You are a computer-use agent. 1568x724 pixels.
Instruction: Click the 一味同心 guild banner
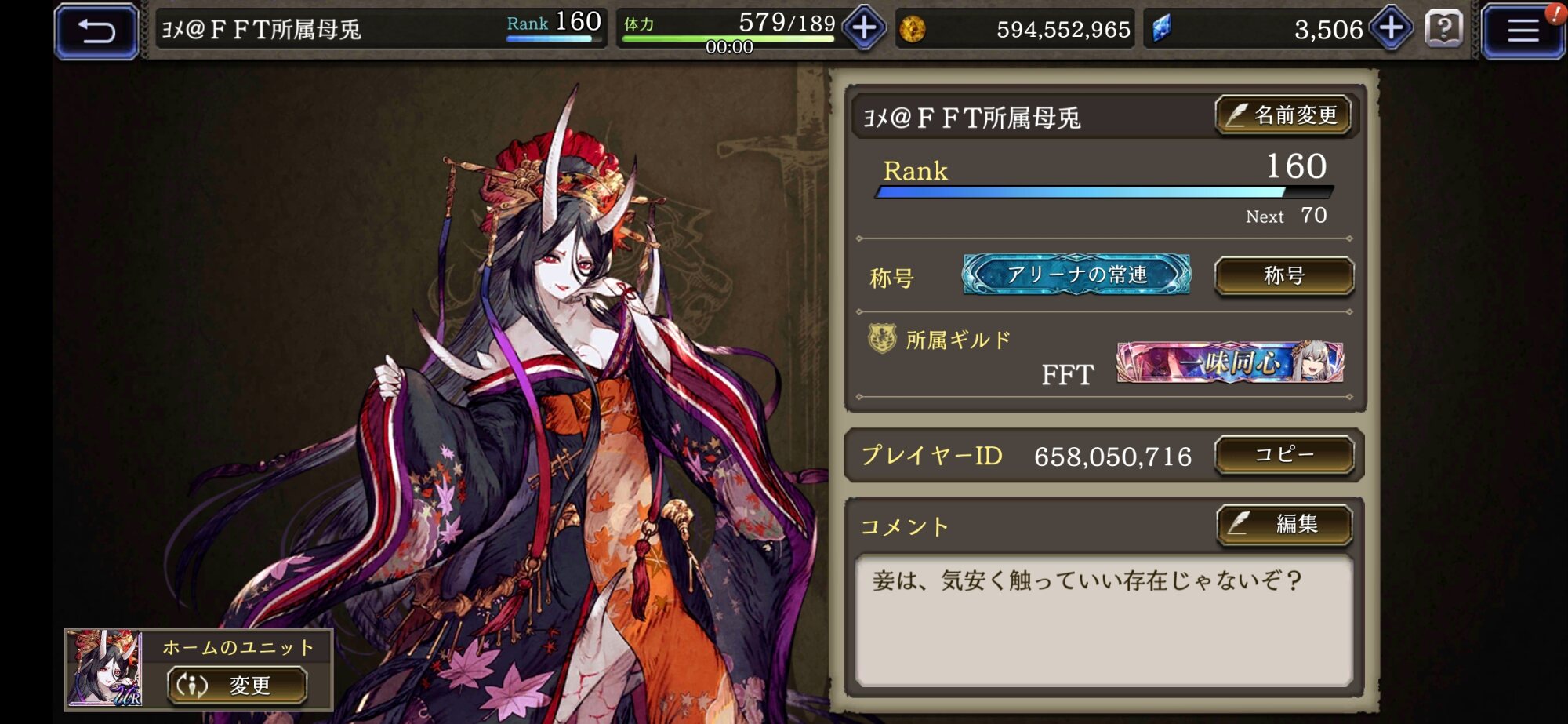(1229, 362)
